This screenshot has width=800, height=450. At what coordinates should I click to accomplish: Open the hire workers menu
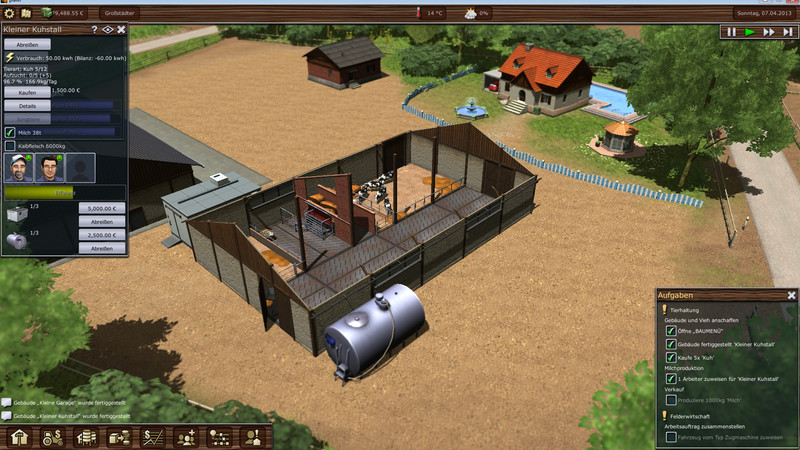[187, 437]
